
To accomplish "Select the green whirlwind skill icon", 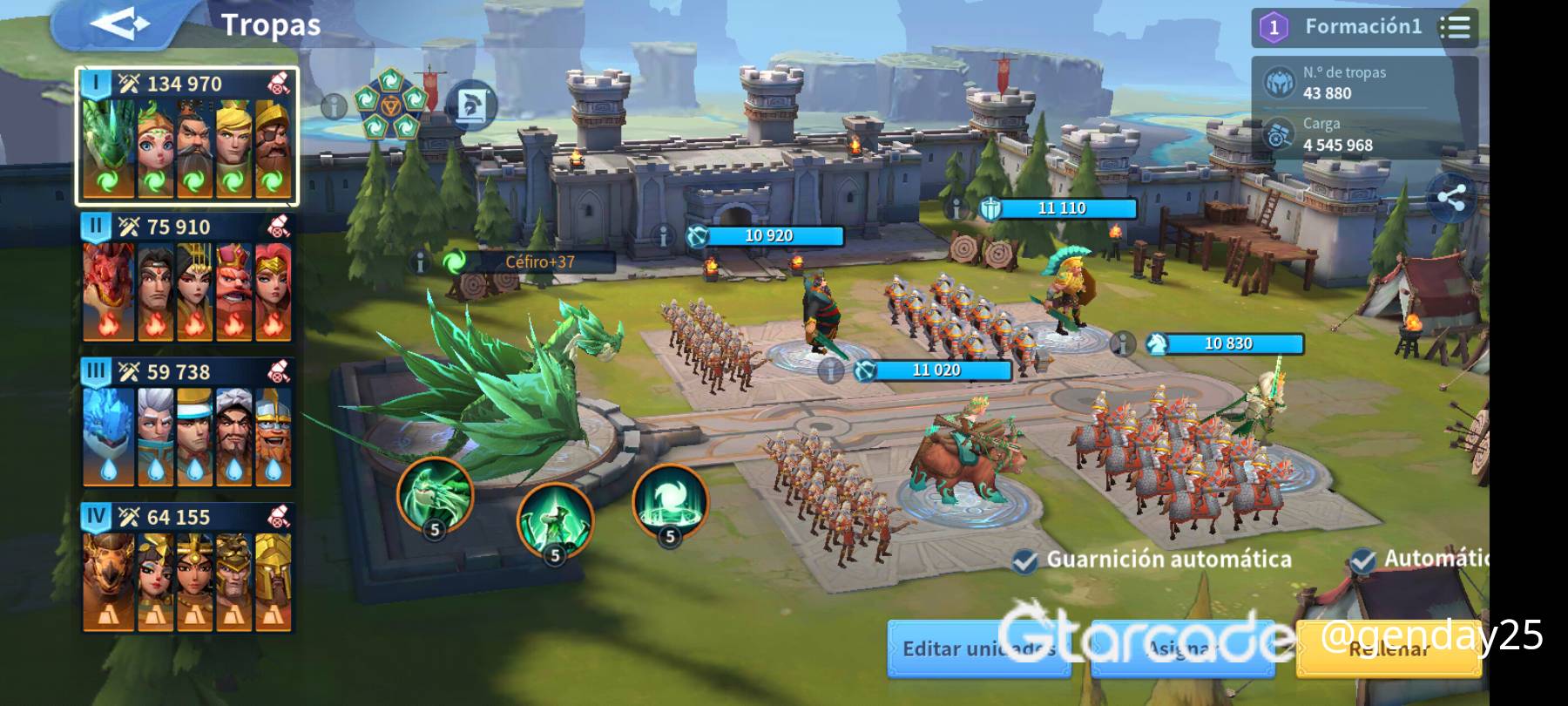I will (670, 500).
